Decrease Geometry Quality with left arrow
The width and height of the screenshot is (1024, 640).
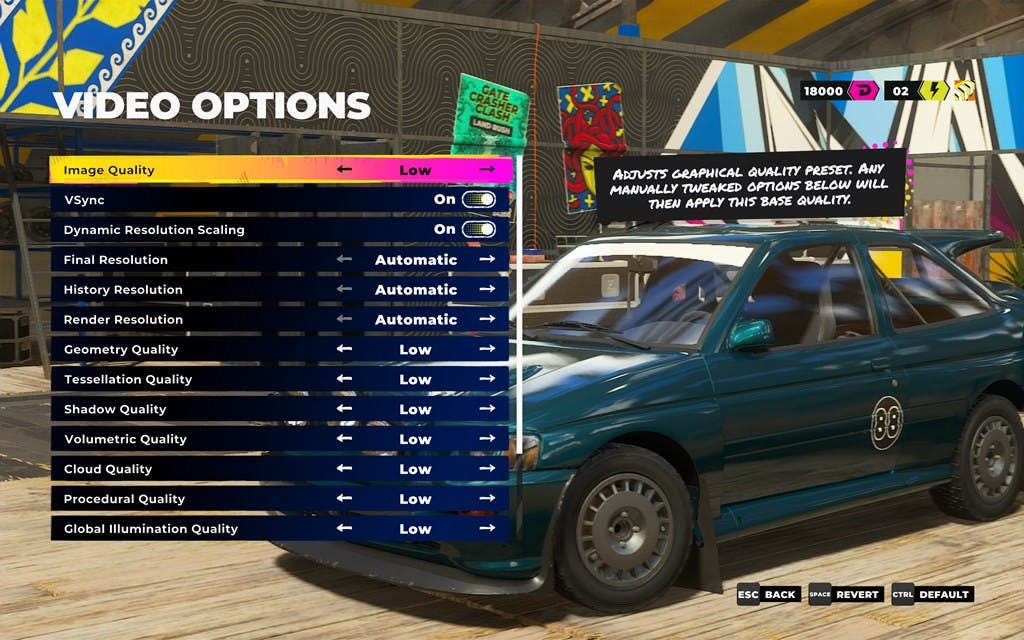[x=344, y=349]
